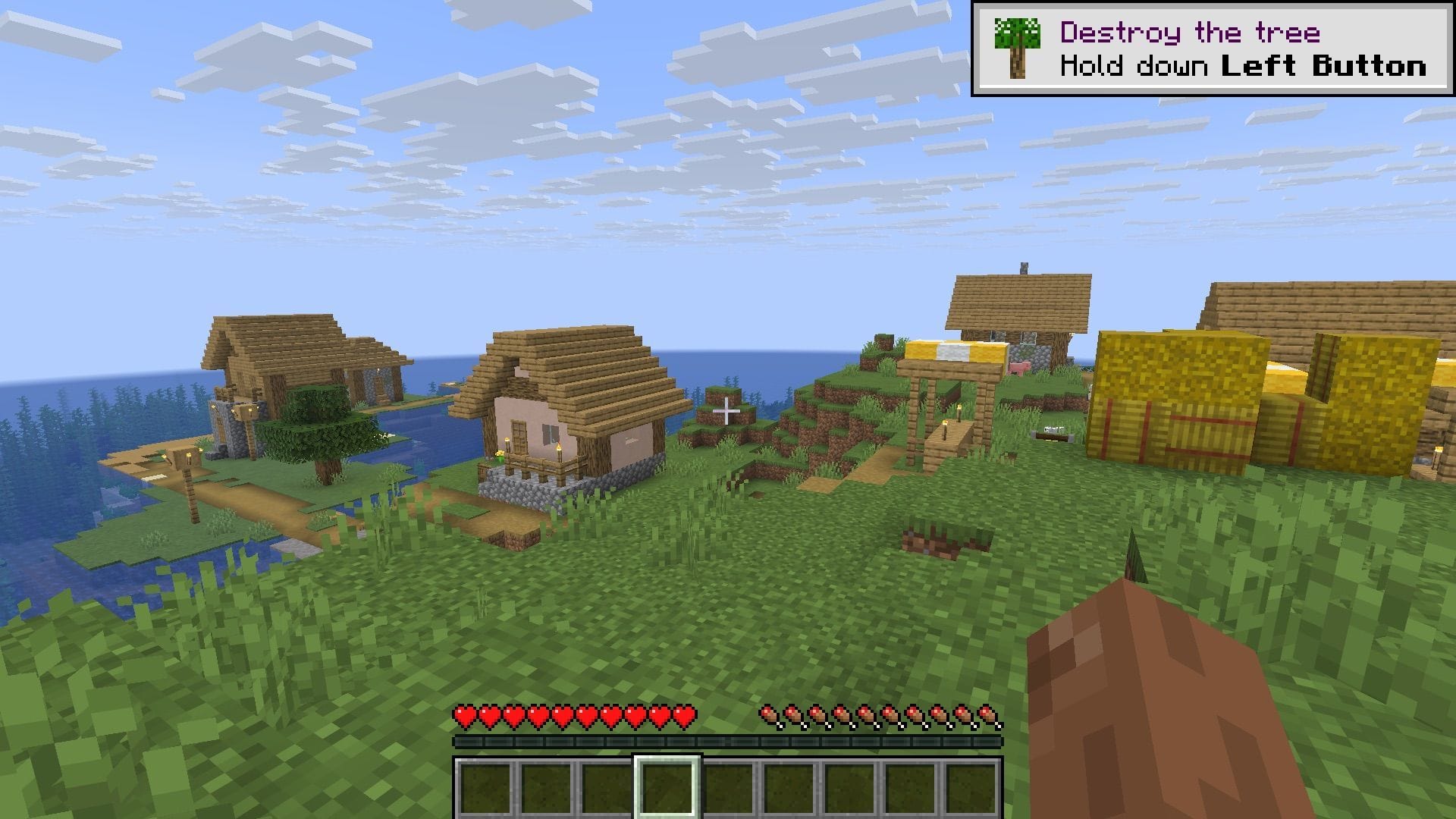Click the "Destroy the tree" tutorial hint
Viewport: 1456px width, 819px height.
pos(1212,49)
